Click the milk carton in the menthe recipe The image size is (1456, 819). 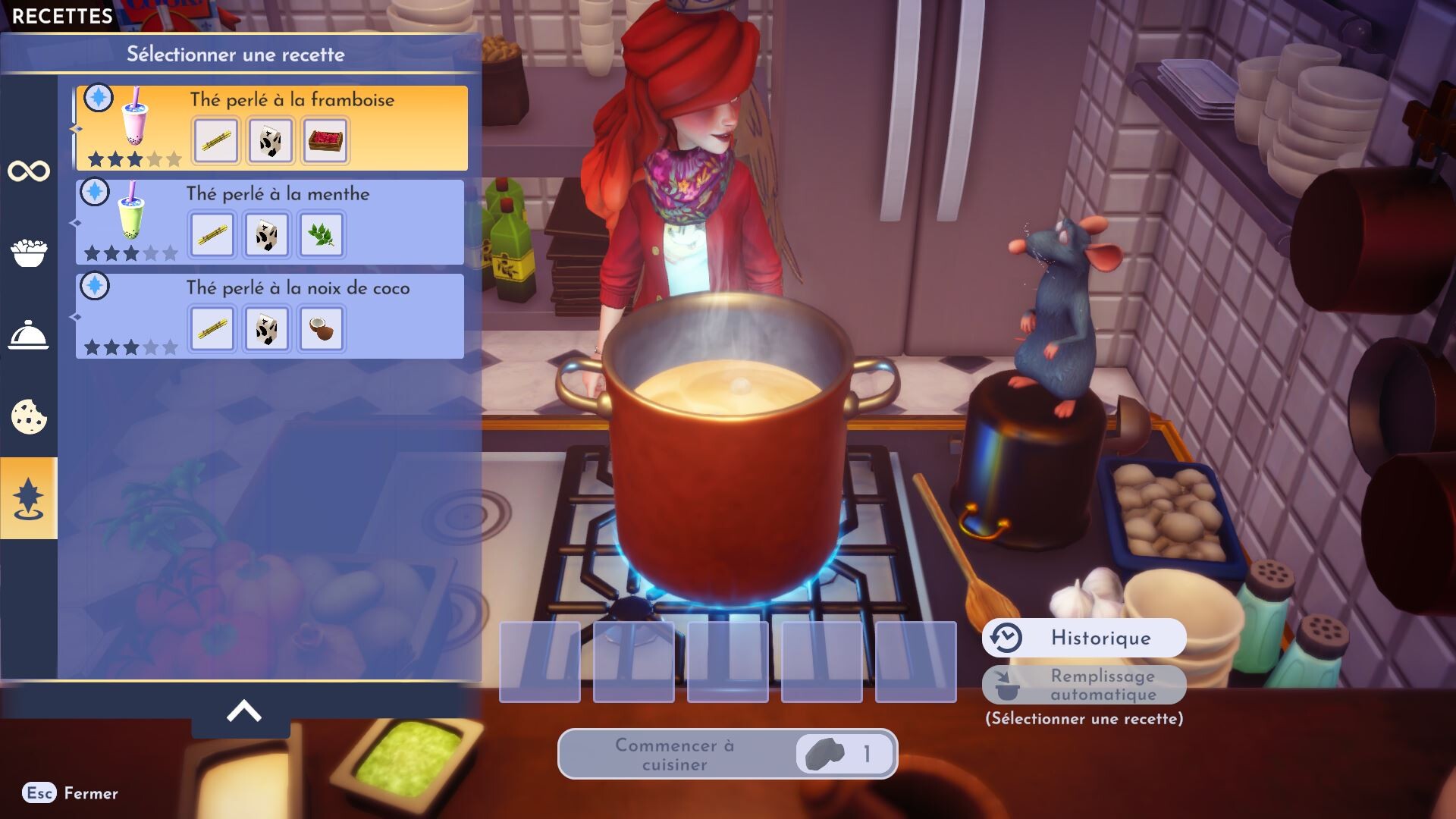(267, 234)
